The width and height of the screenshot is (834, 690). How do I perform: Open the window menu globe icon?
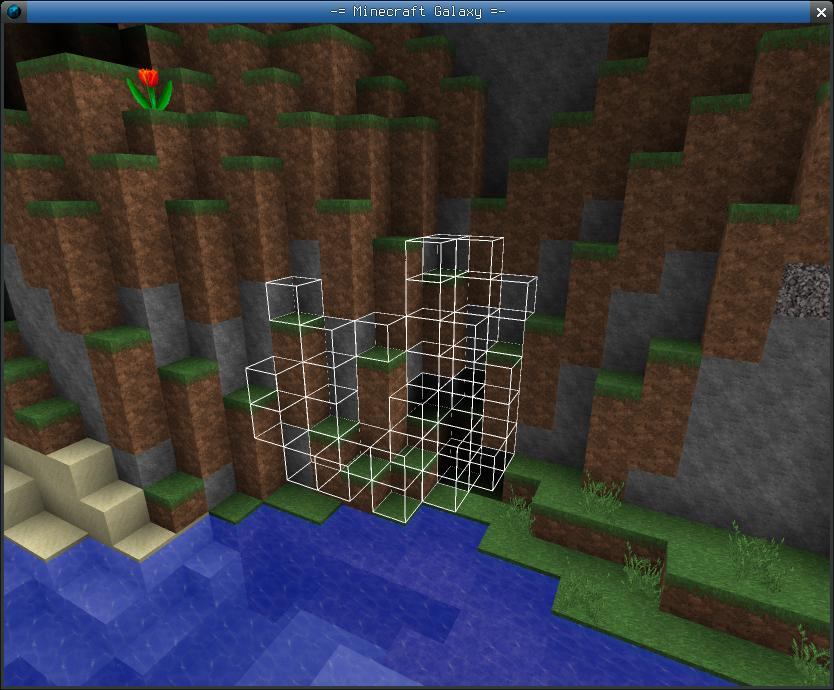(x=11, y=11)
